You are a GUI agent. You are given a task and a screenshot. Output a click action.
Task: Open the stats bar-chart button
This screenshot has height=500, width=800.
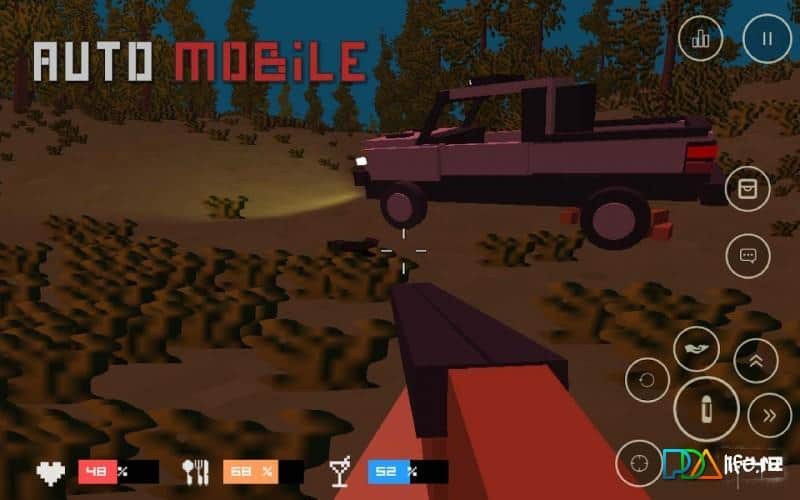700,39
